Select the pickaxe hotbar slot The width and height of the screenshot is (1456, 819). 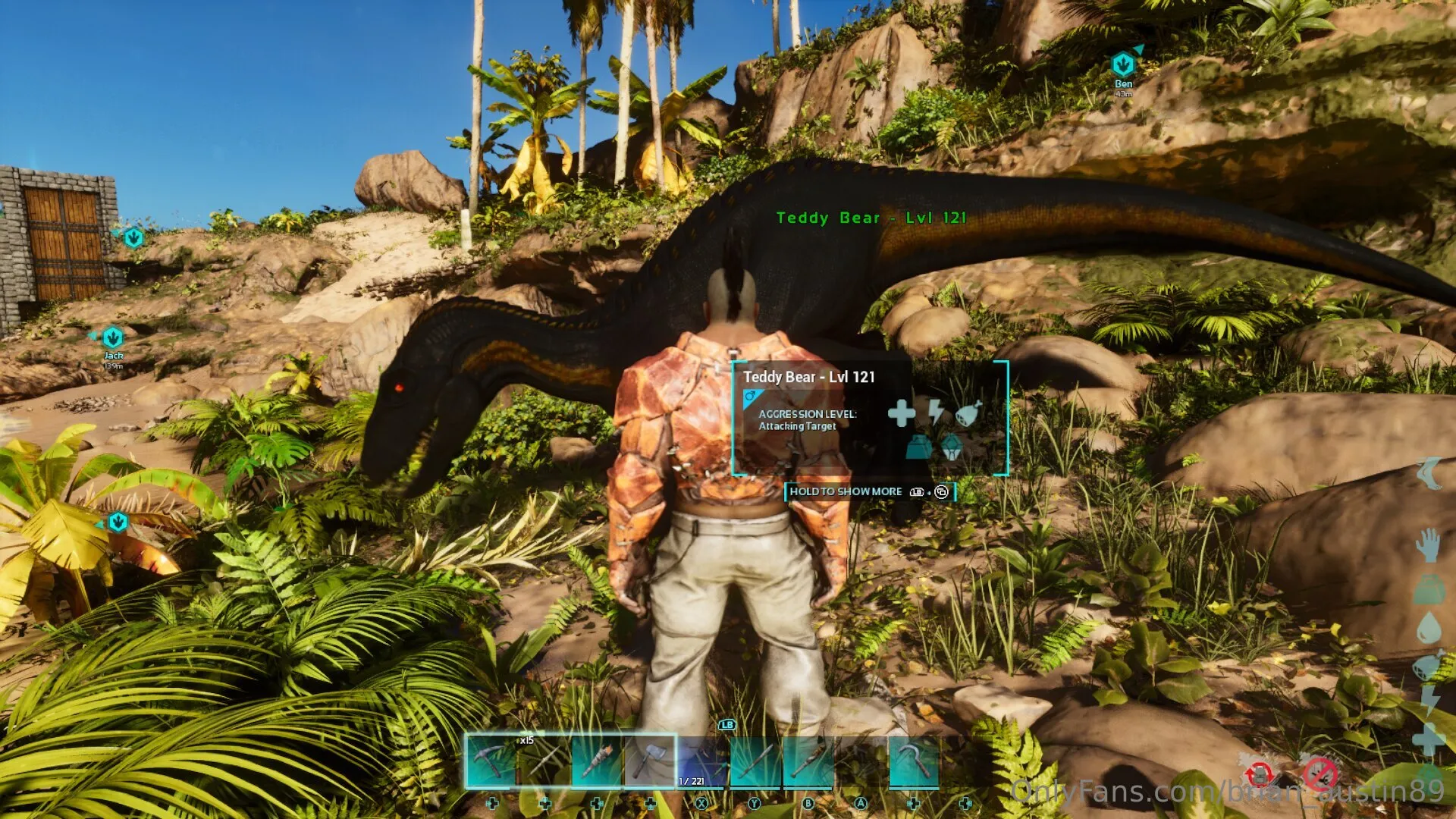click(491, 761)
